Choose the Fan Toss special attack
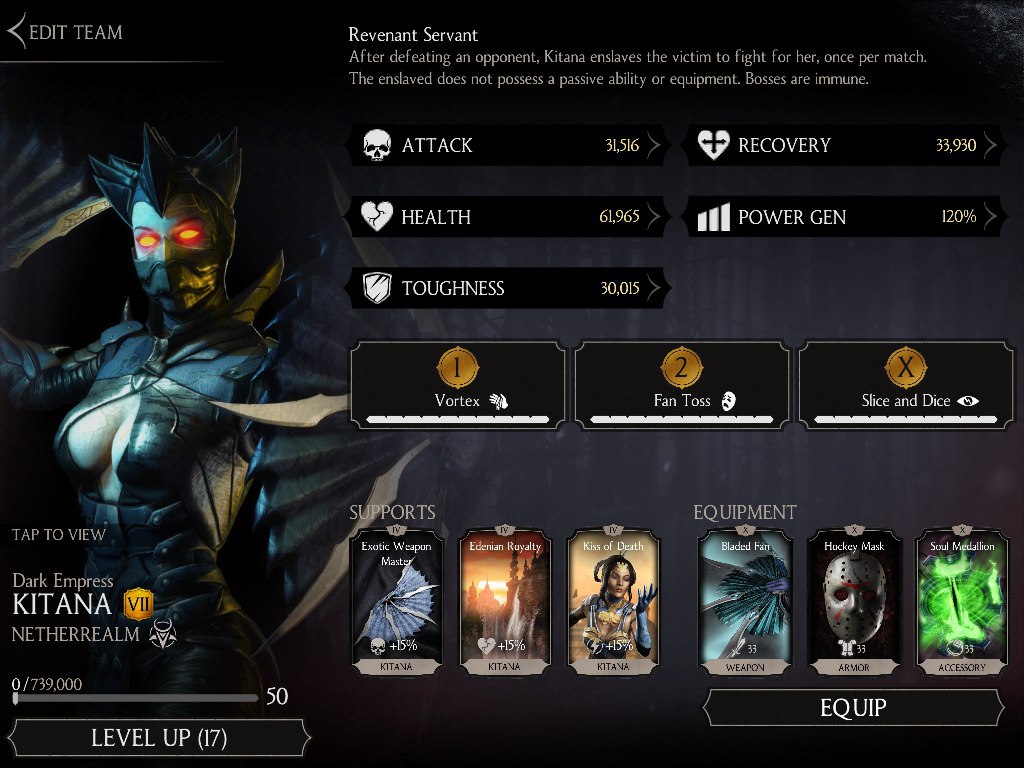Viewport: 1024px width, 768px height. tap(682, 385)
